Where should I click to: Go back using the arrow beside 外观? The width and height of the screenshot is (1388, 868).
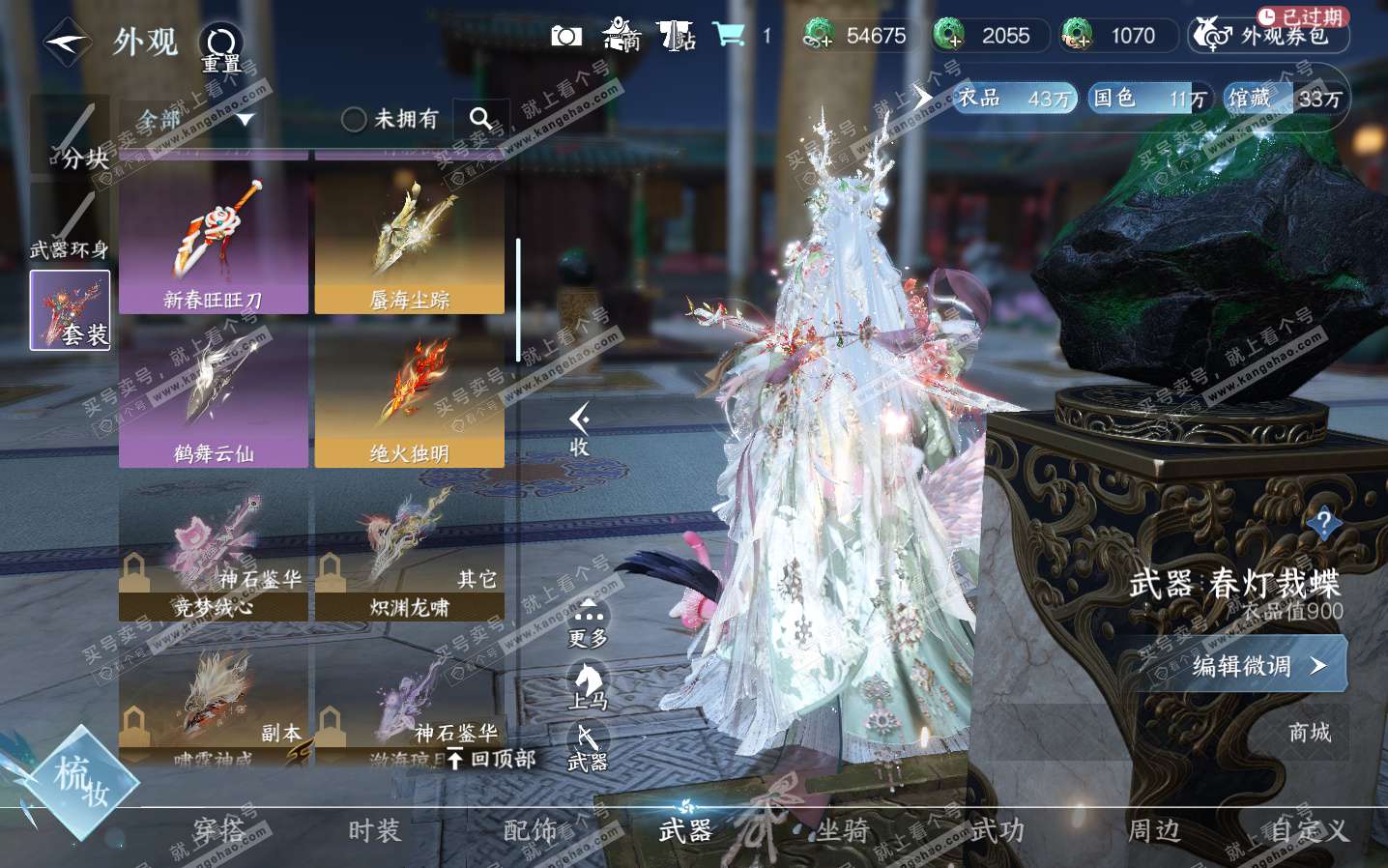click(67, 43)
